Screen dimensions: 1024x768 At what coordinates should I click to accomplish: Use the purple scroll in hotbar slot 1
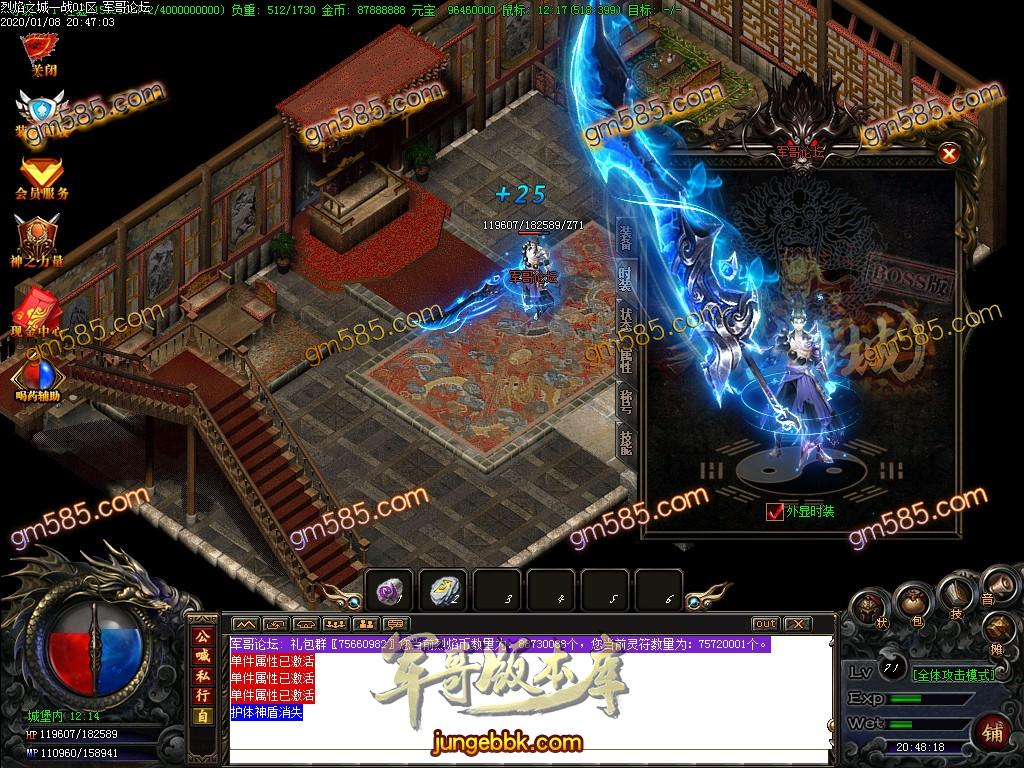point(389,591)
